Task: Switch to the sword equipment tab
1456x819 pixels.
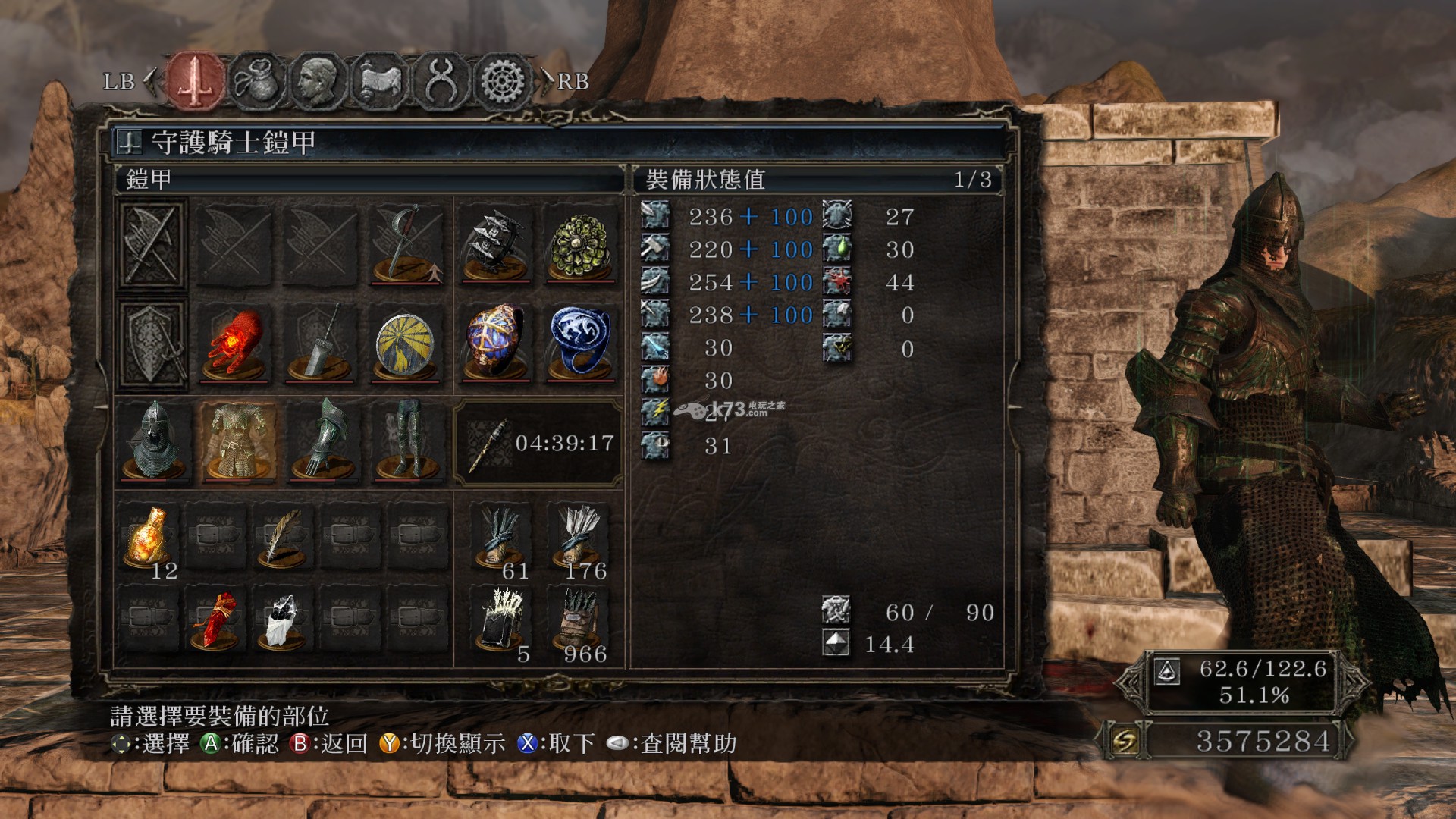Action: [196, 80]
